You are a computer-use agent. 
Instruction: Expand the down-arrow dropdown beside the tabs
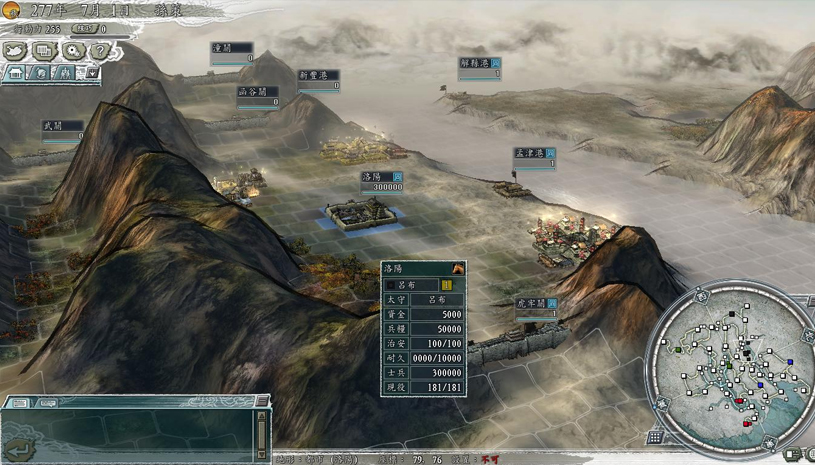click(92, 73)
